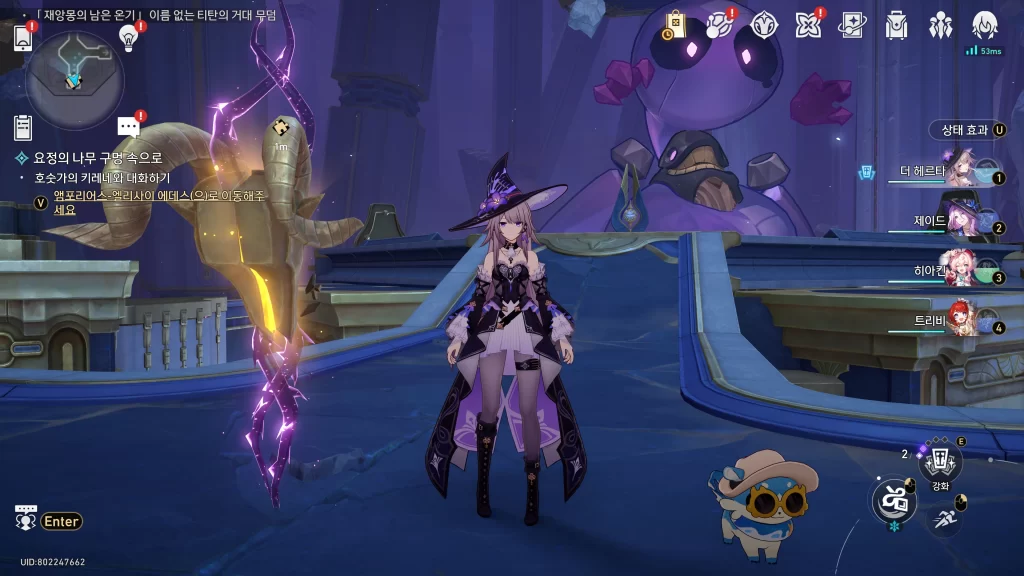The width and height of the screenshot is (1024, 576).
Task: Open the chat speech bubble
Action: (128, 126)
